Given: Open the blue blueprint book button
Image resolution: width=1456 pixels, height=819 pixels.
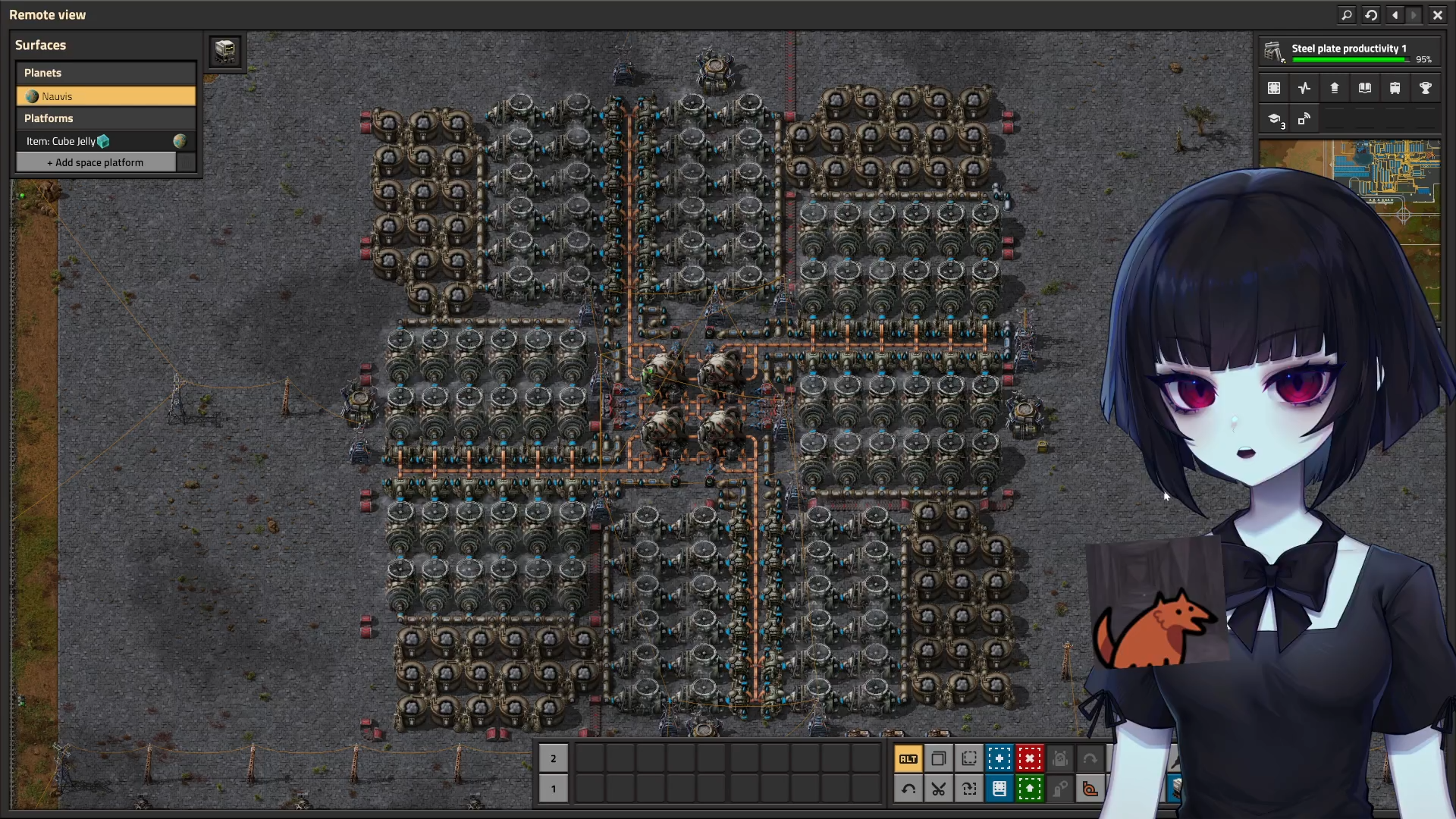Looking at the screenshot, I should pyautogui.click(x=999, y=789).
